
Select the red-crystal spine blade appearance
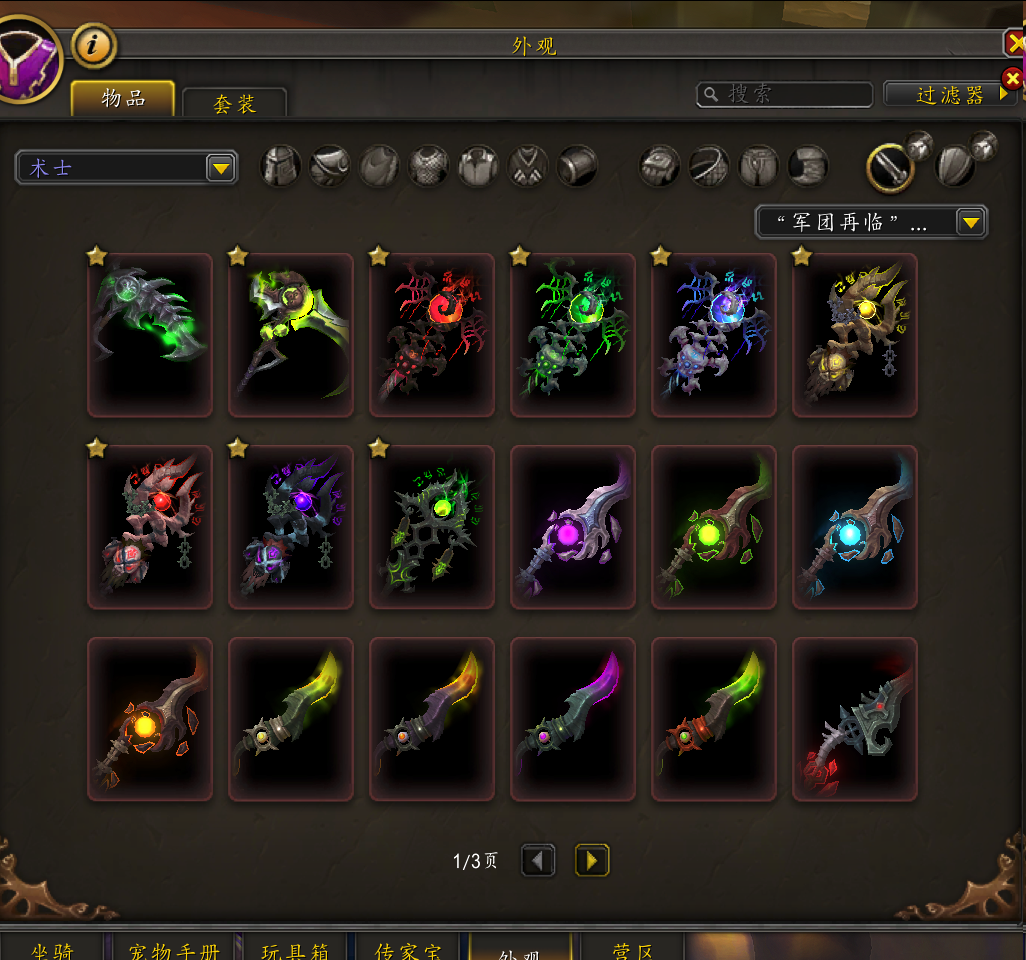pos(854,719)
